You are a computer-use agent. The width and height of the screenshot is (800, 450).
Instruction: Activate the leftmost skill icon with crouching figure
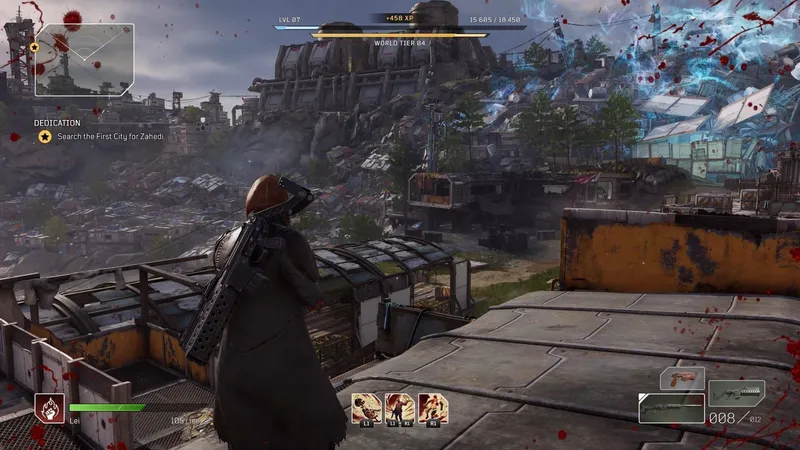(x=366, y=406)
